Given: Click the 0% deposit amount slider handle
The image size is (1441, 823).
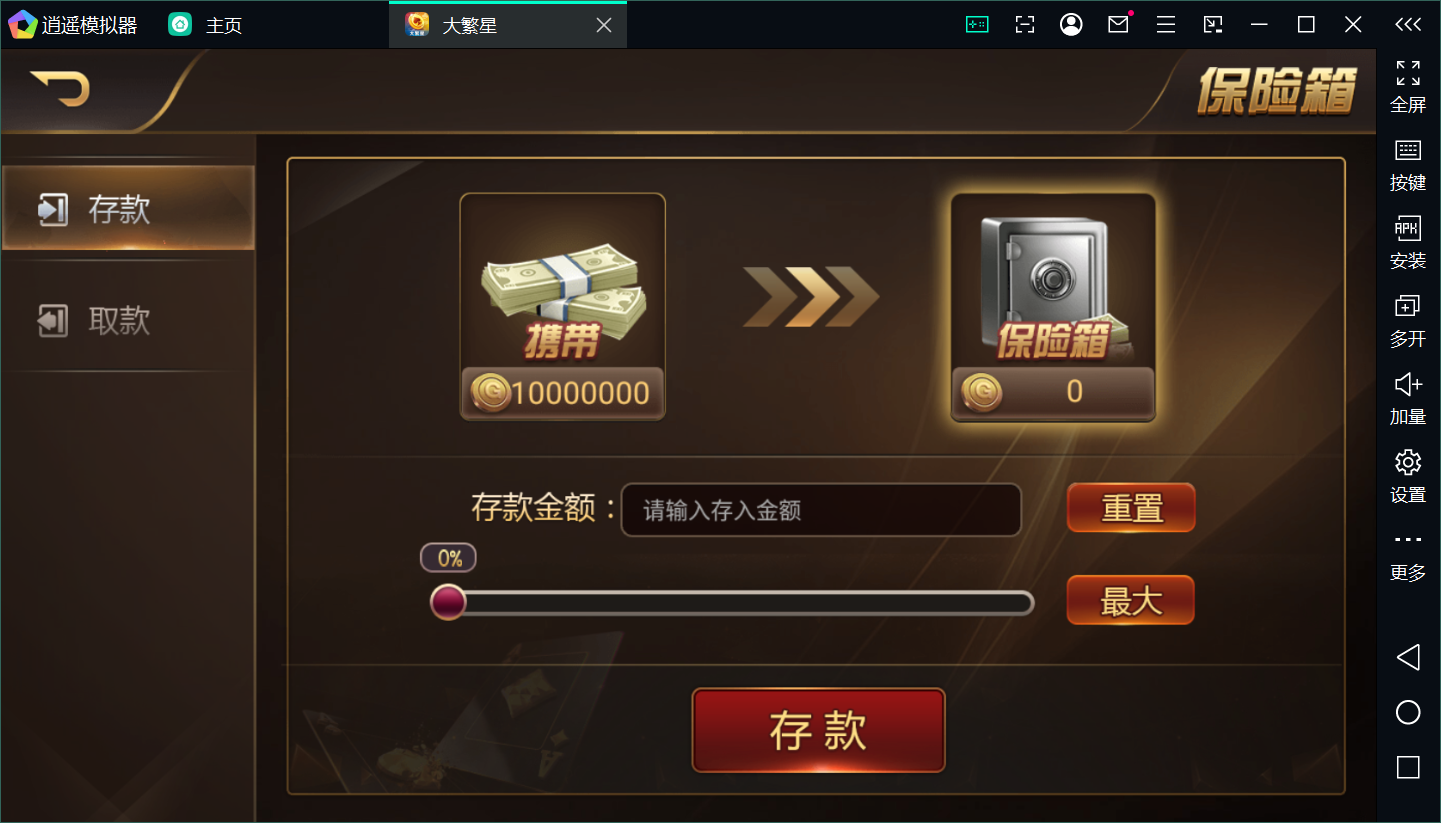Looking at the screenshot, I should point(448,602).
